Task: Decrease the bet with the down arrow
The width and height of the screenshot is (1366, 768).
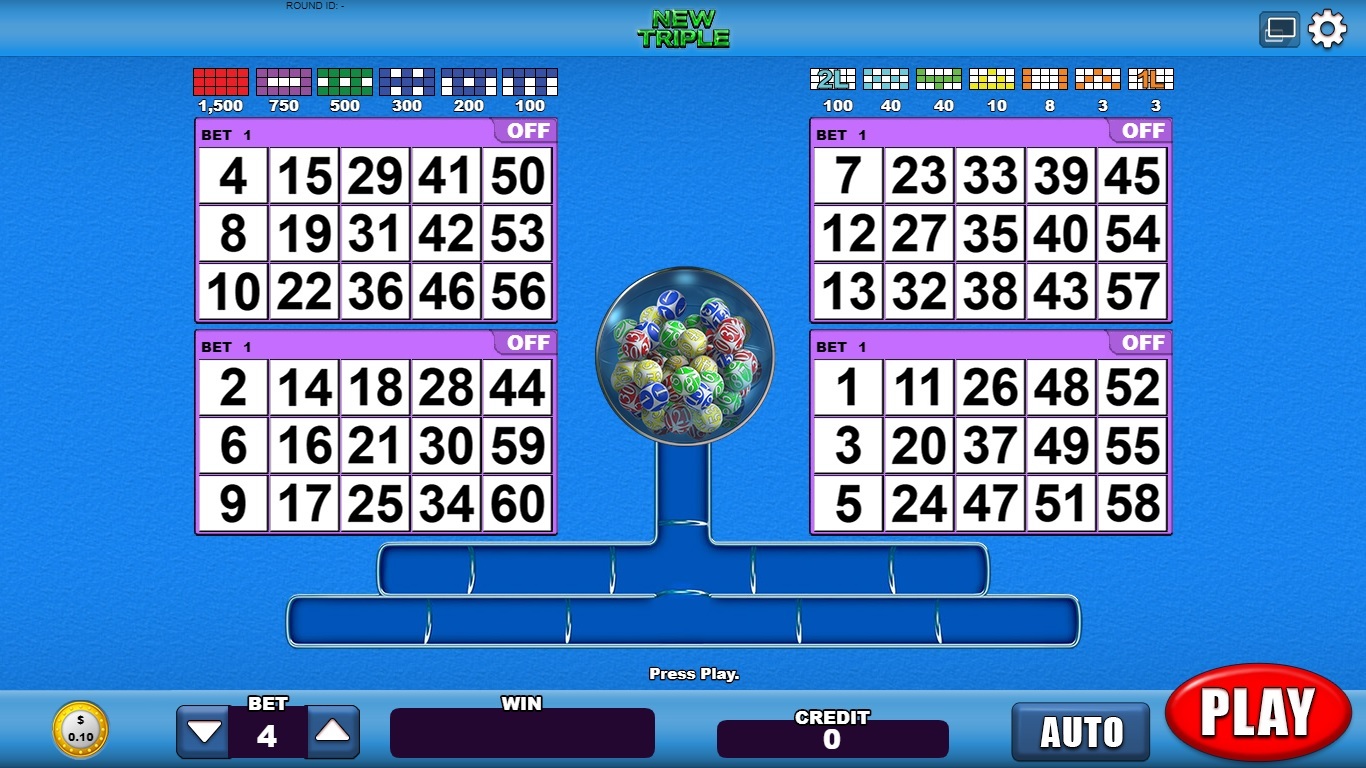Action: 205,731
